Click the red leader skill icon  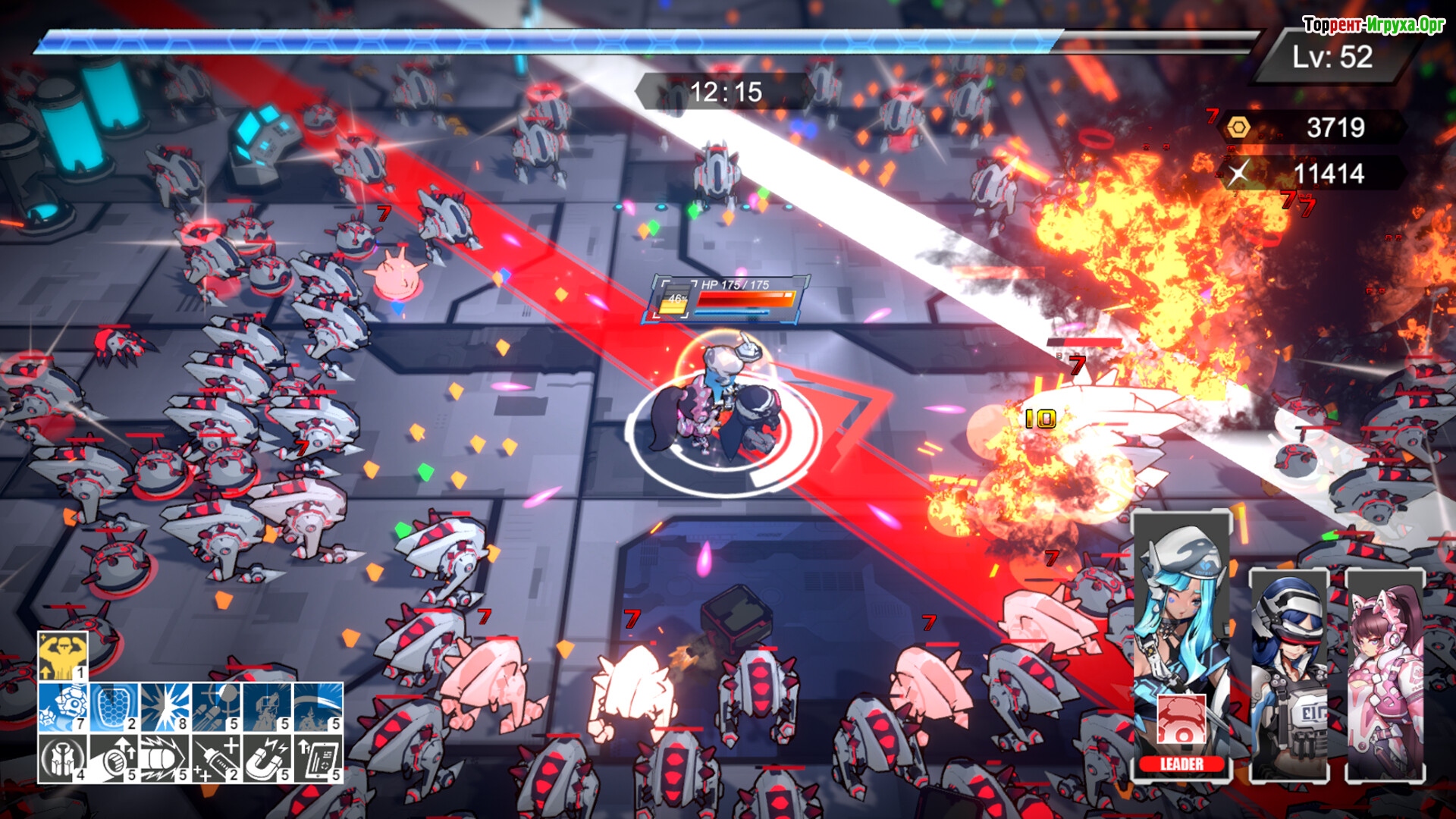click(x=1181, y=720)
